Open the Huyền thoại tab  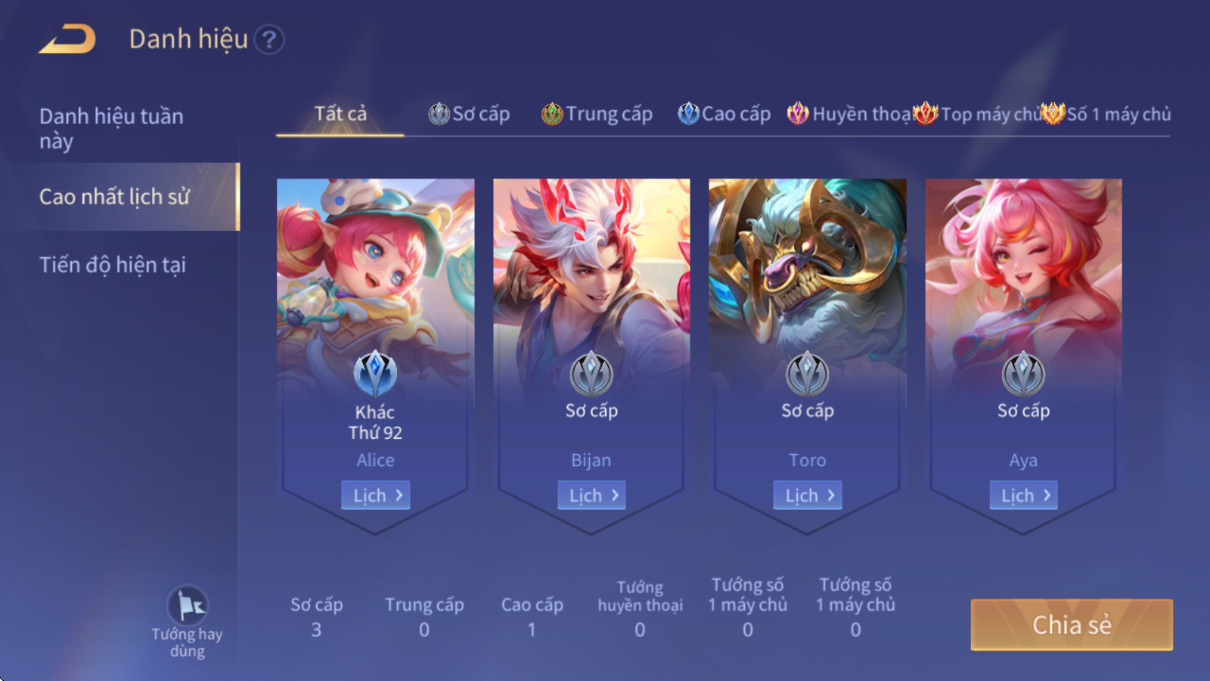coord(848,114)
